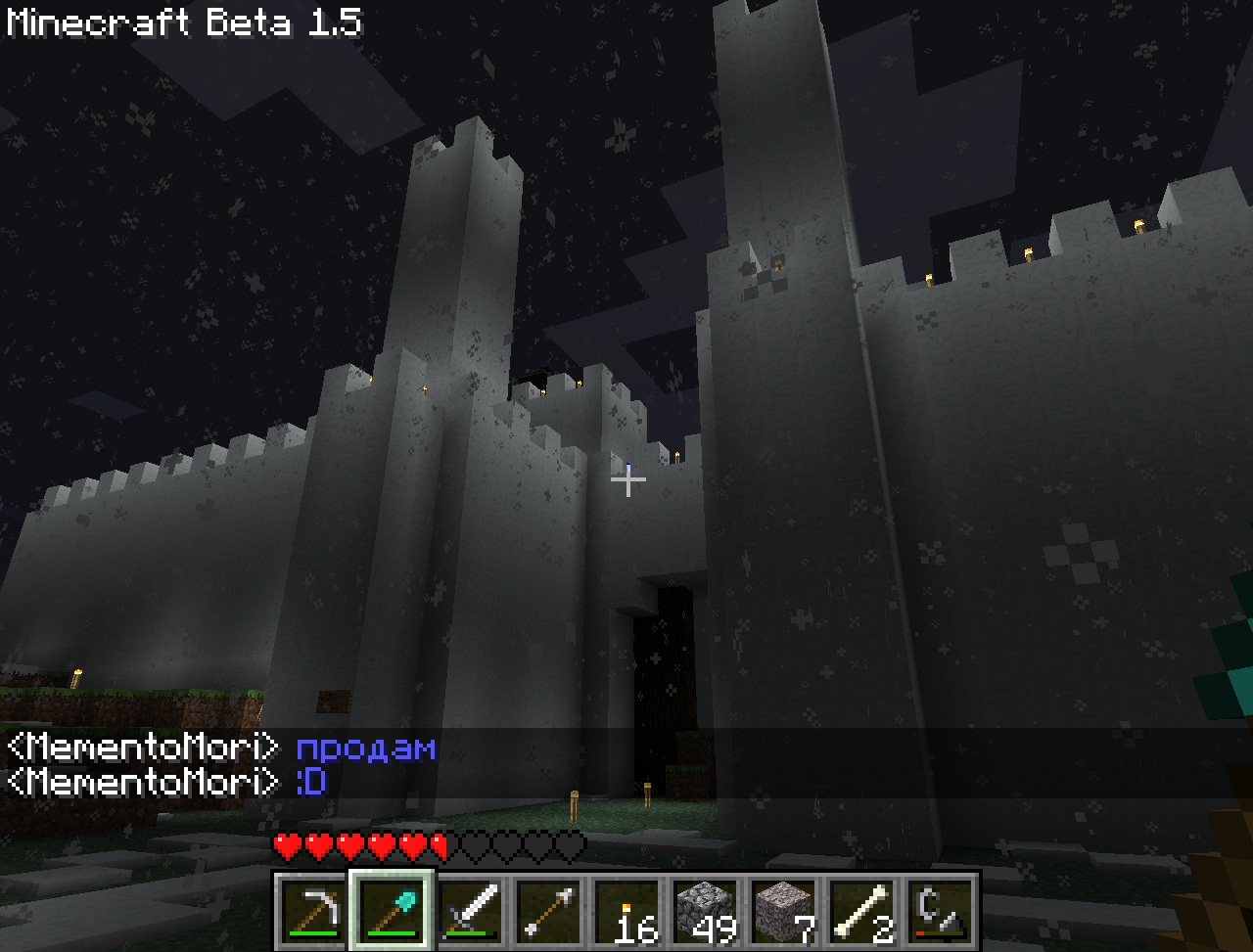The image size is (1253, 952).
Task: Select the iron pickaxe hotbar slot
Action: (x=313, y=910)
